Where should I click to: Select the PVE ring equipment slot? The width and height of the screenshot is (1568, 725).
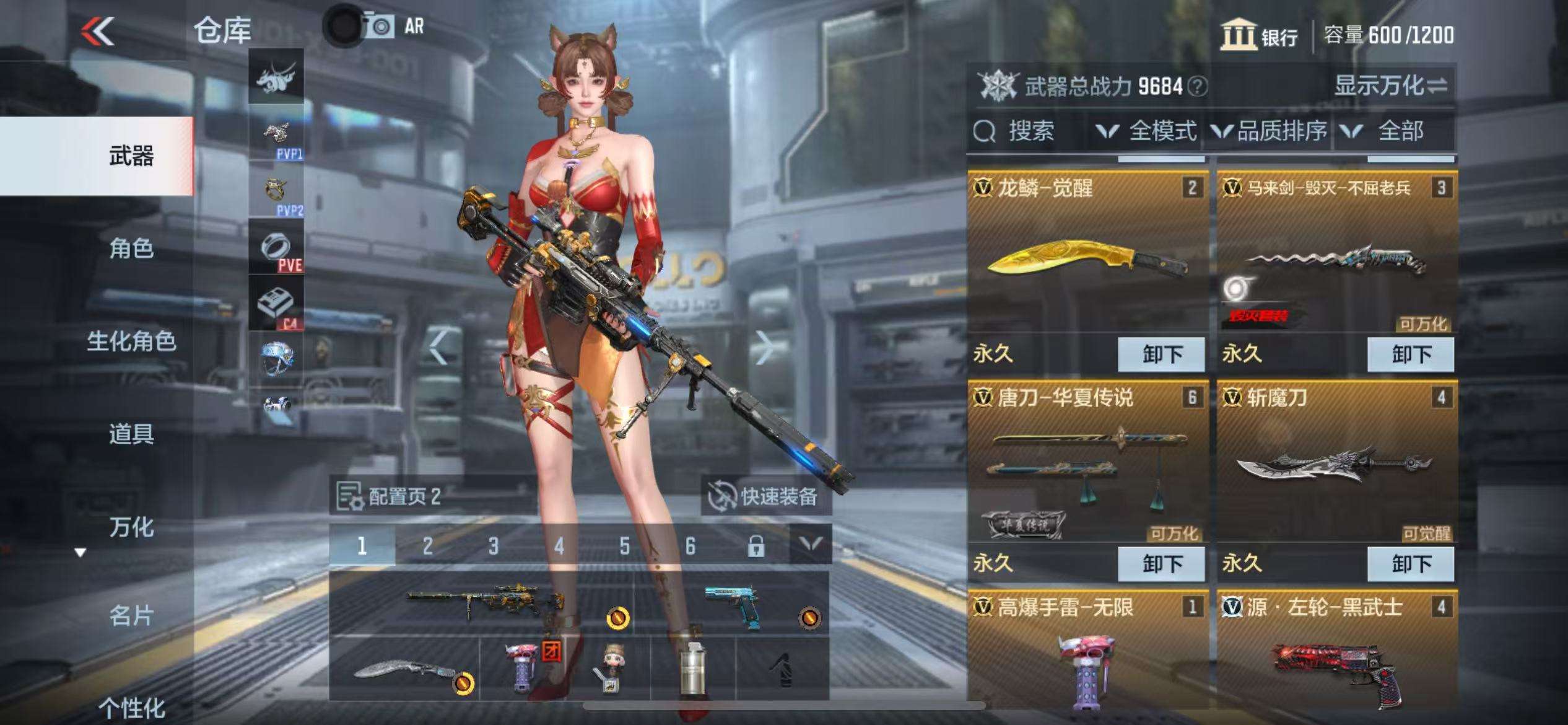276,247
